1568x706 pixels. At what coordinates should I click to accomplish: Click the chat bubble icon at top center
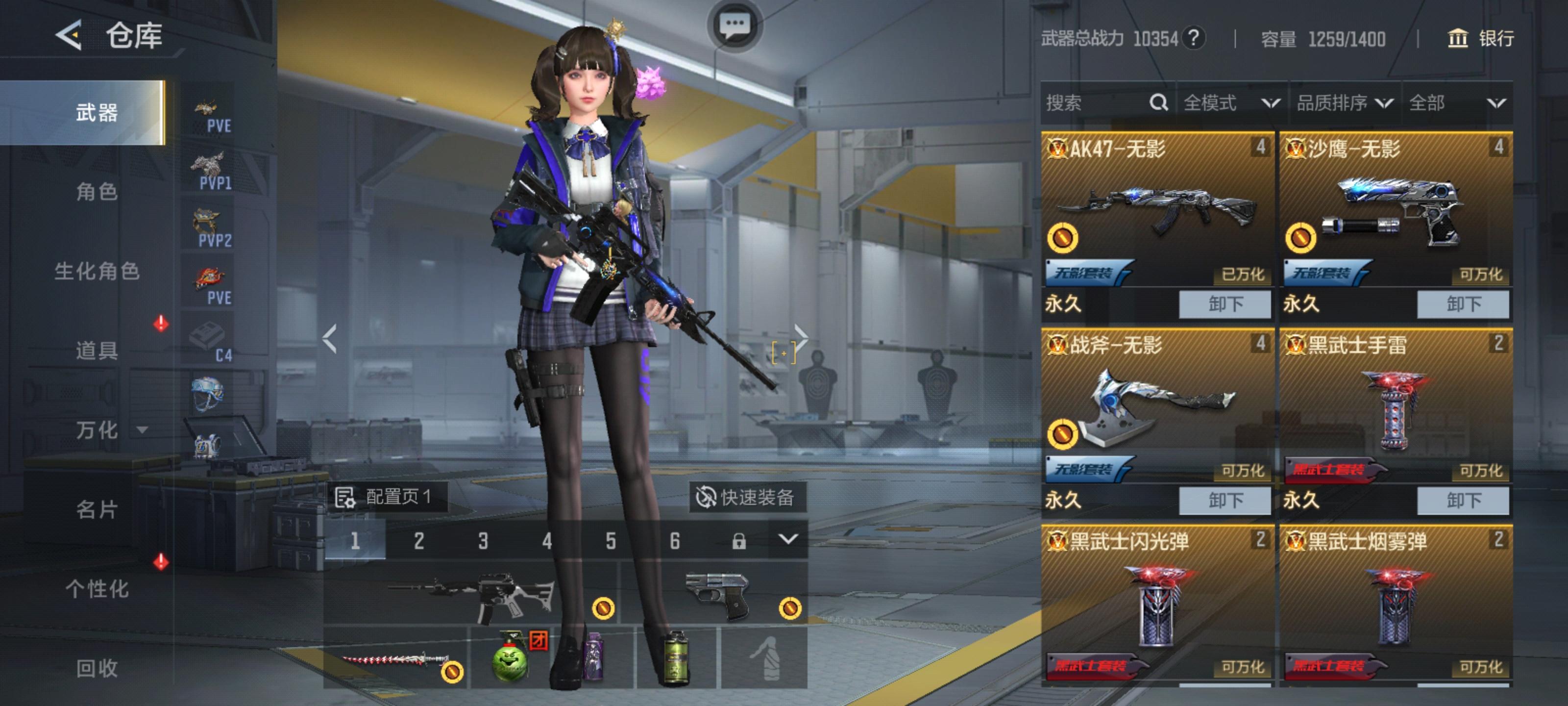pos(736,25)
